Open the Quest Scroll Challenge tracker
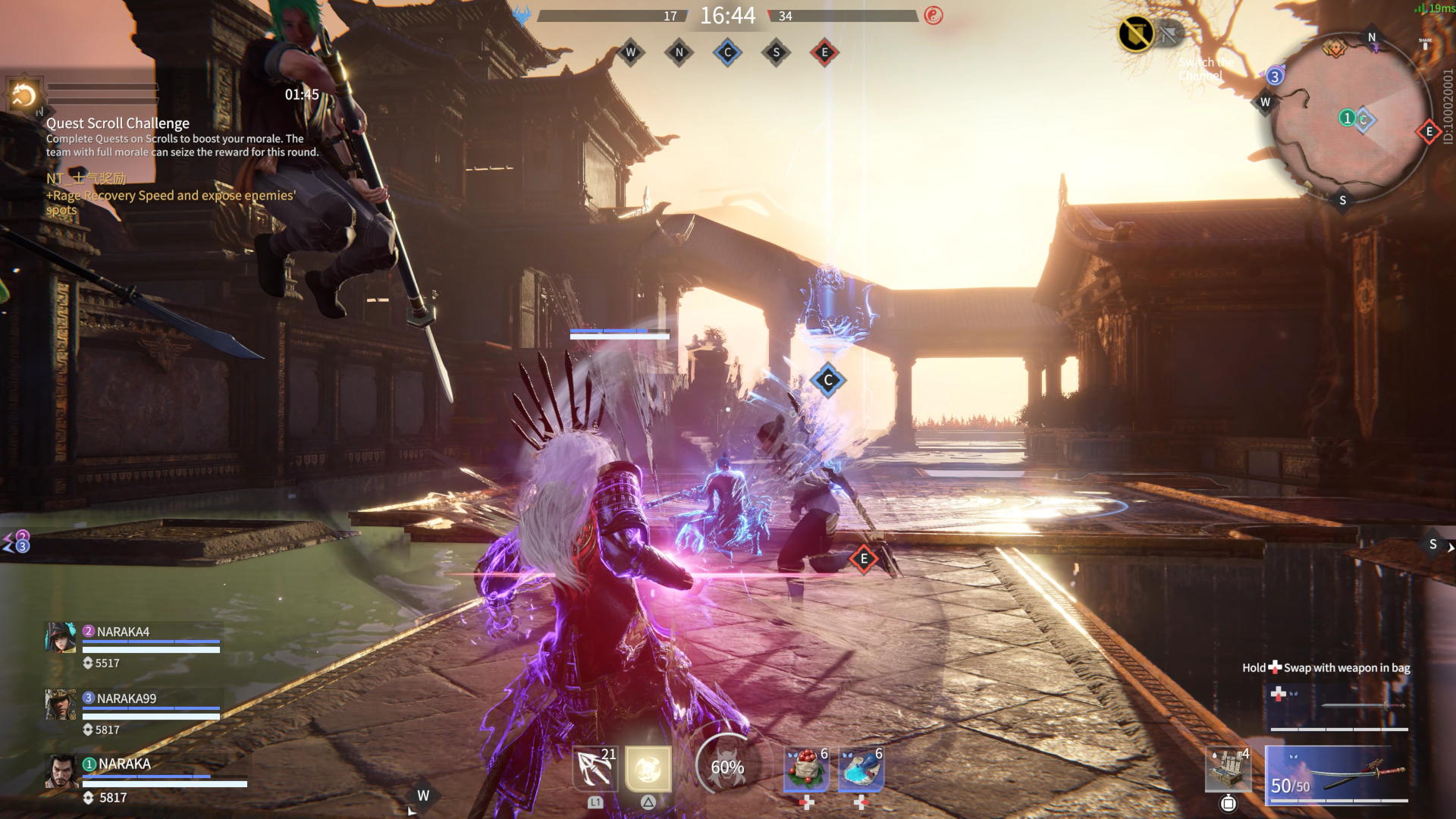The height and width of the screenshot is (819, 1456). 118,123
